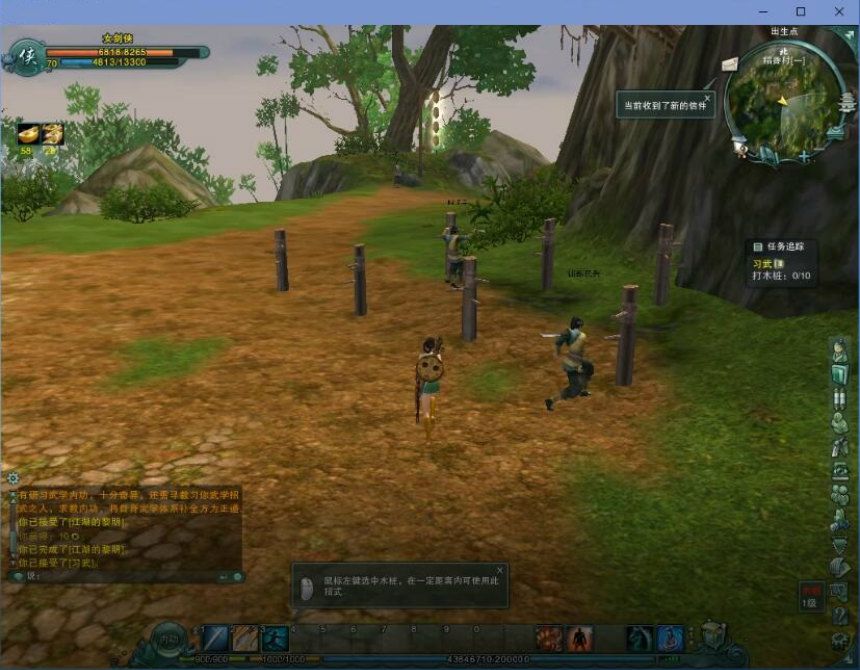This screenshot has height=670, width=860.
Task: Trigger the blue figure skill in slot 3
Action: [x=275, y=638]
